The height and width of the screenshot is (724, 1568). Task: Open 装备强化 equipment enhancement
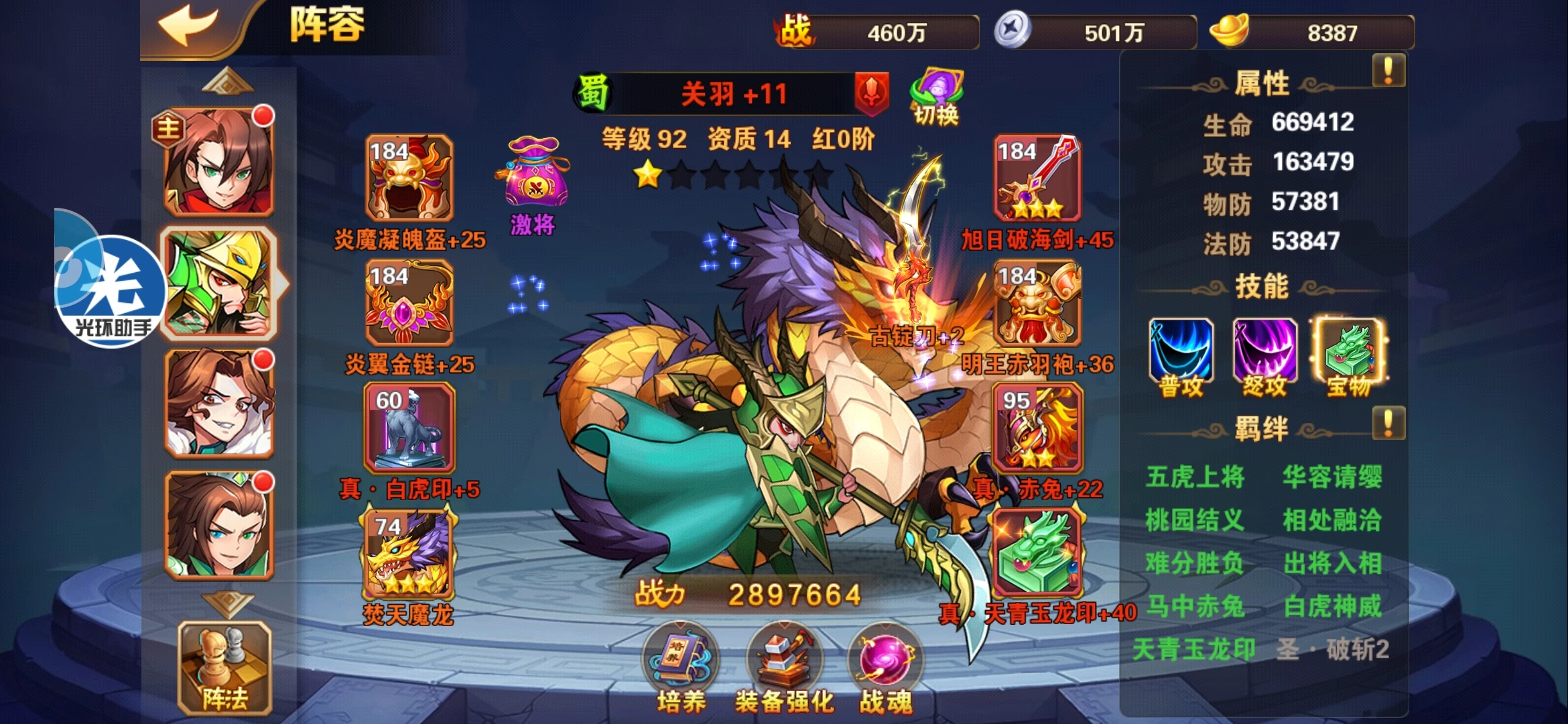point(783,668)
